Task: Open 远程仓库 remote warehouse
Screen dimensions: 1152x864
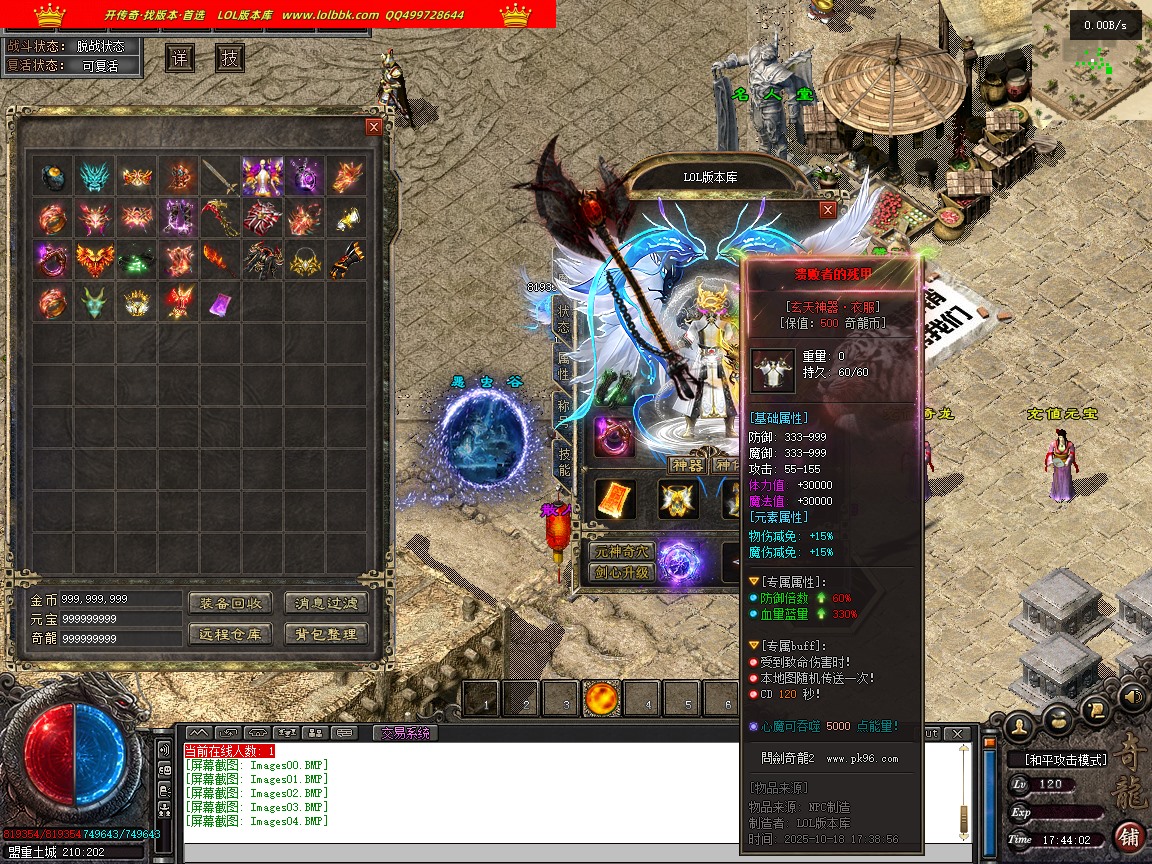Action: click(230, 634)
